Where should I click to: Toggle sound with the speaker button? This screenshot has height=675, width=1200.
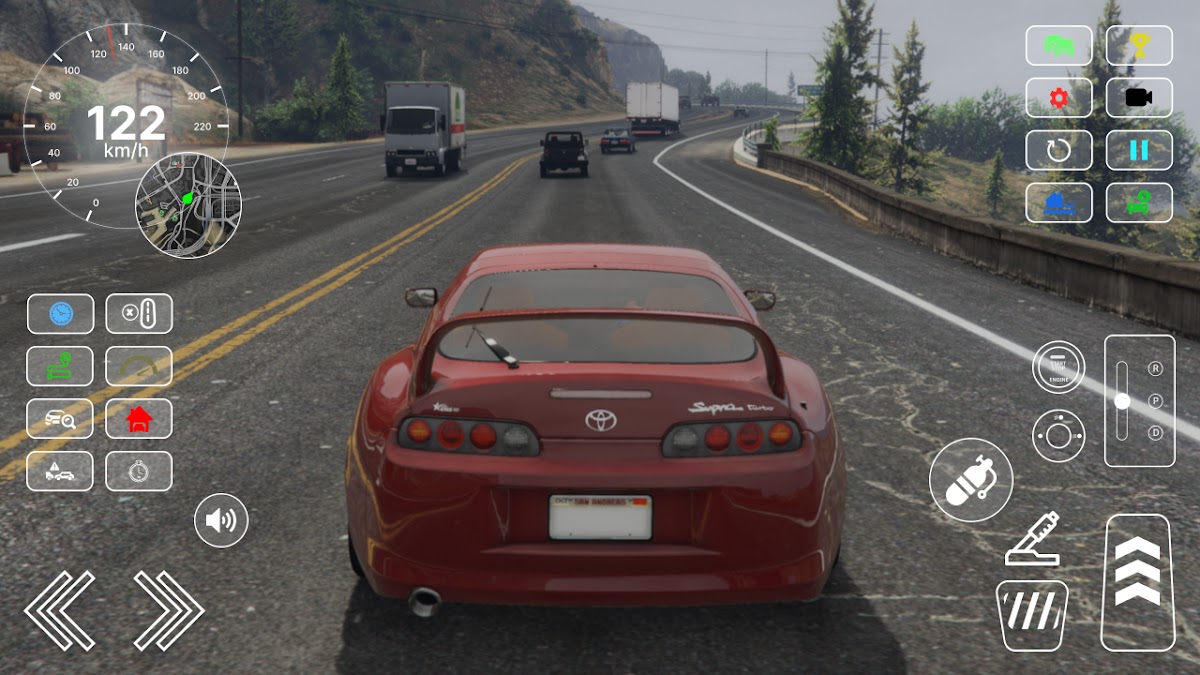pos(221,520)
